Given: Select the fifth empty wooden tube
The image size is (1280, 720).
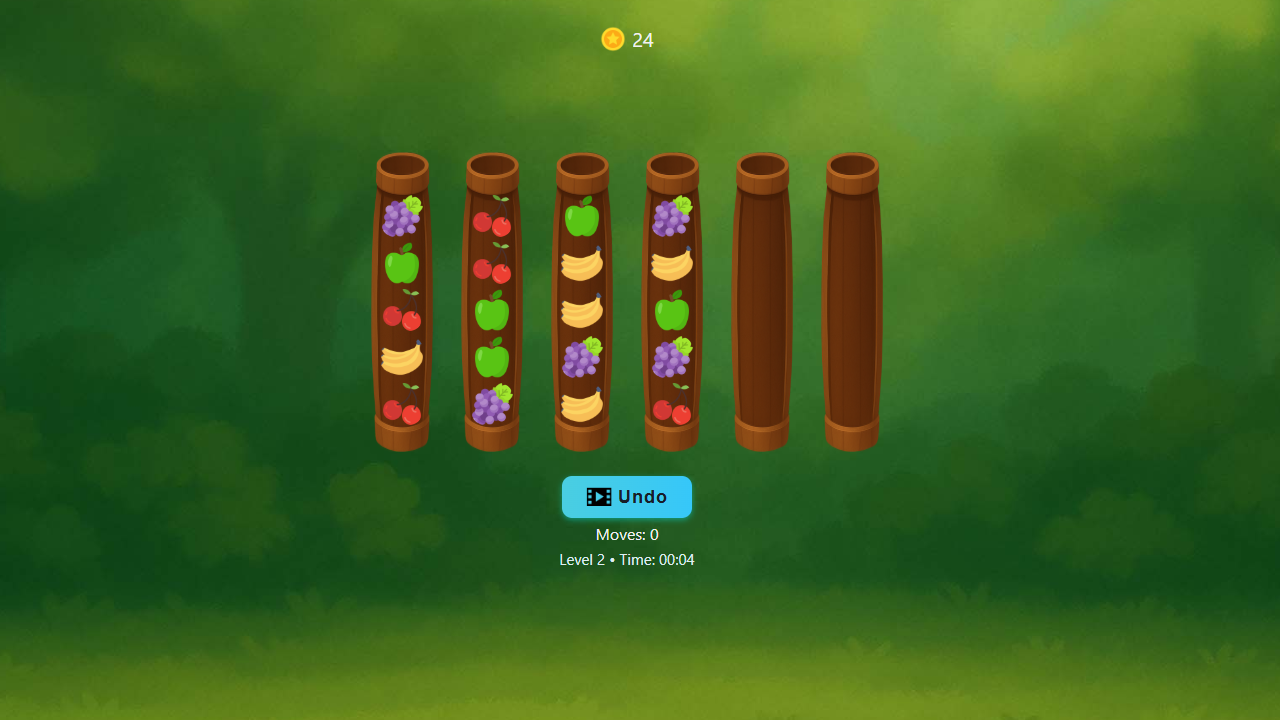Looking at the screenshot, I should point(761,300).
